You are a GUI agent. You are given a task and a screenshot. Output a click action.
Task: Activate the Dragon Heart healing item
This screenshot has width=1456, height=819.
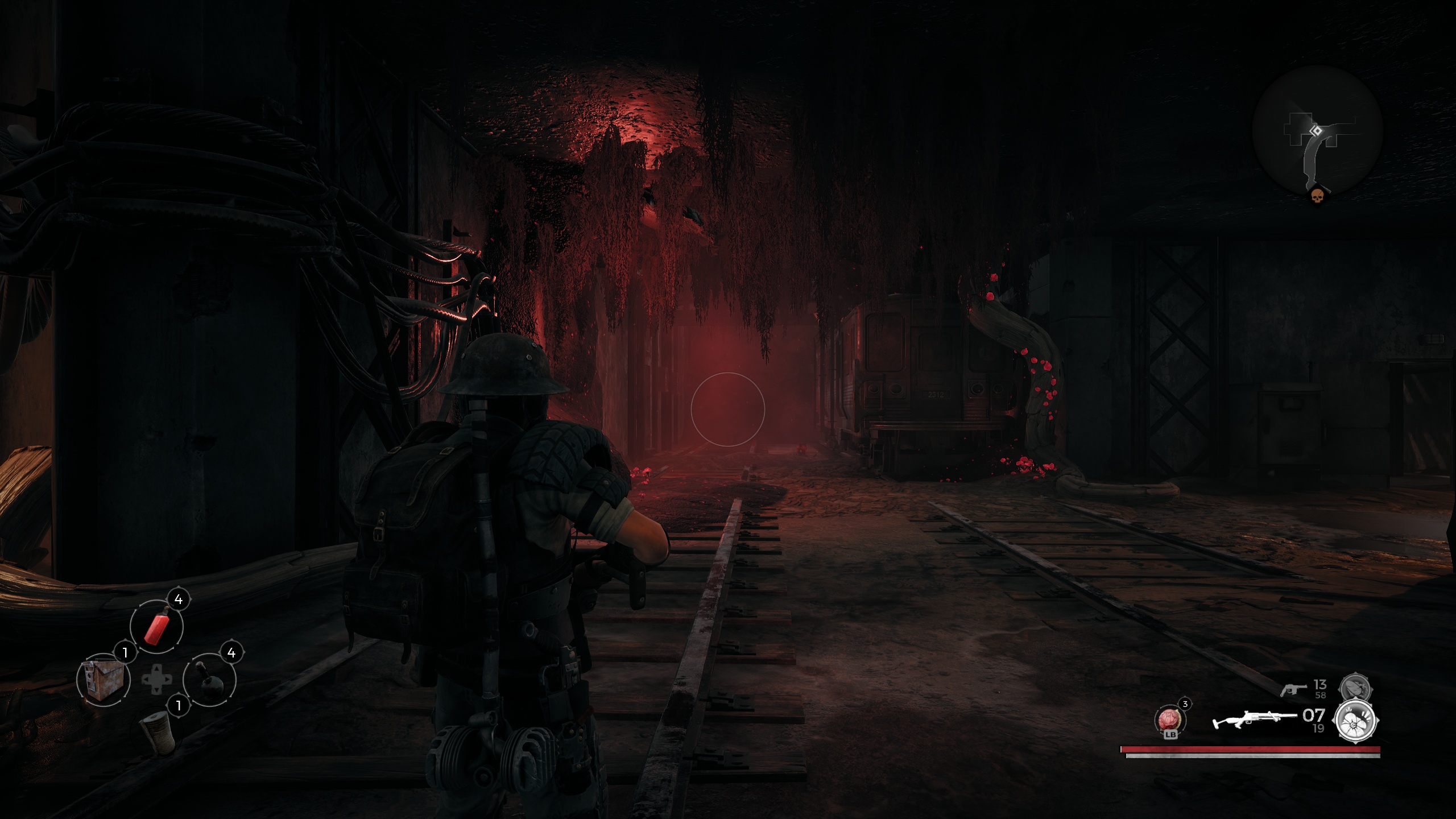click(1170, 720)
